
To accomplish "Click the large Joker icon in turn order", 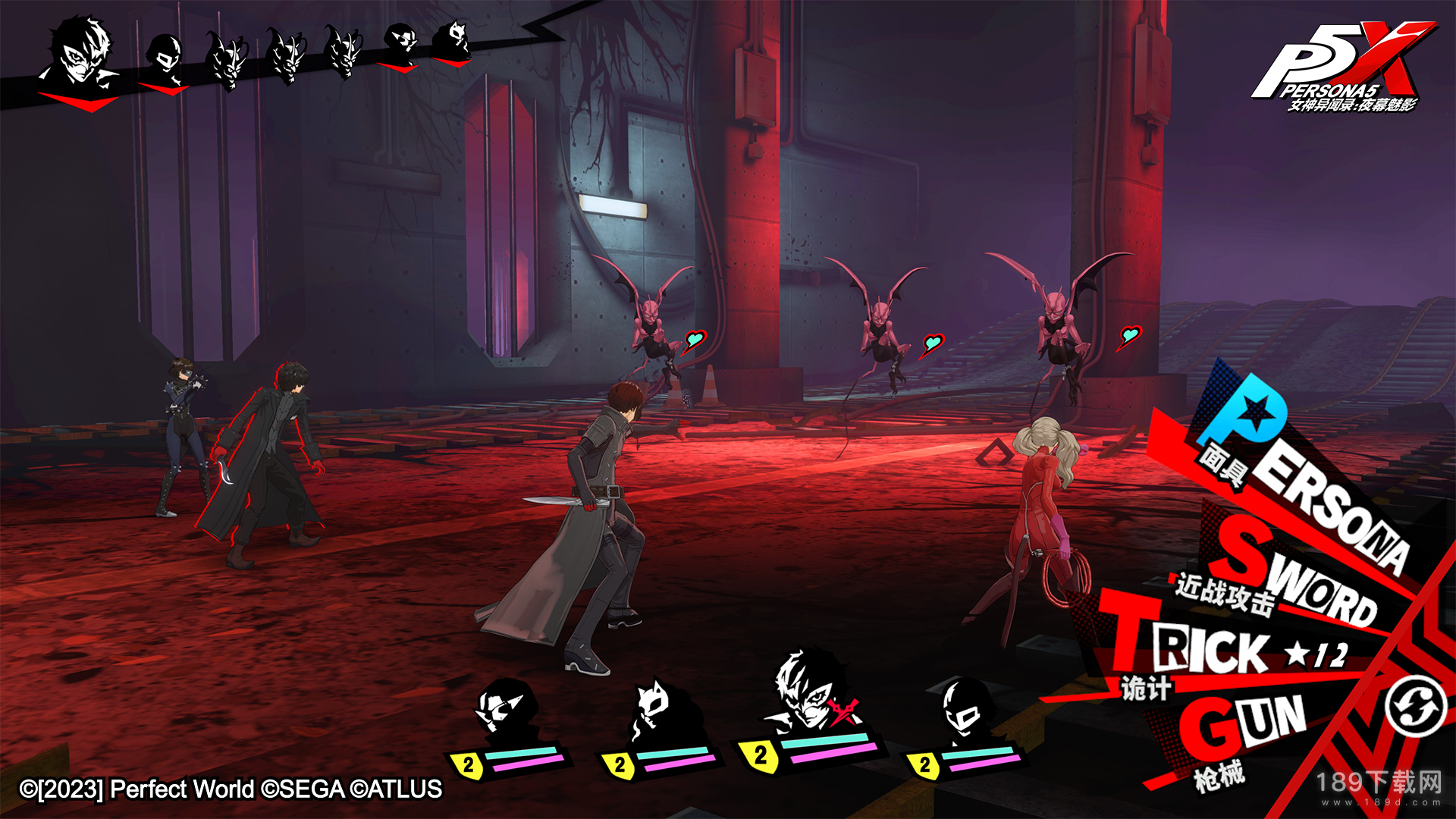I will tap(80, 57).
